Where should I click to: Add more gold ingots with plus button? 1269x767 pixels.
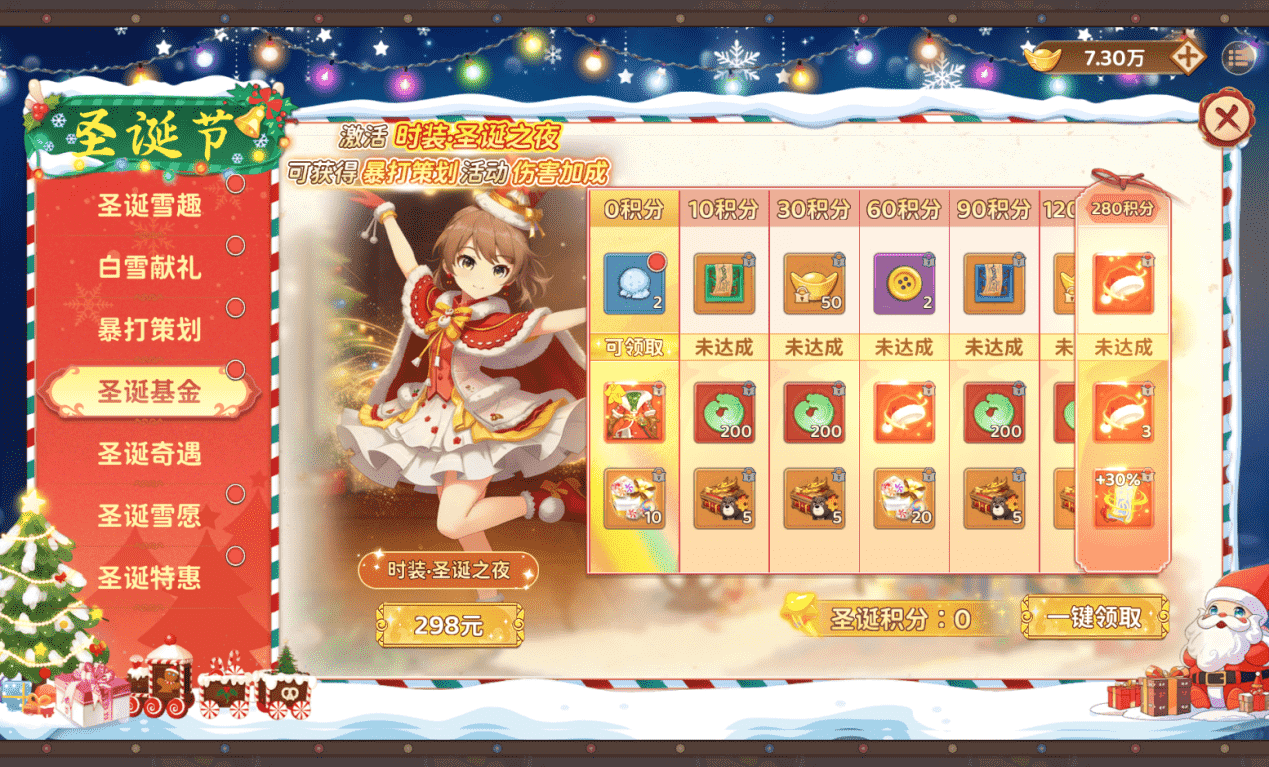coord(1187,57)
